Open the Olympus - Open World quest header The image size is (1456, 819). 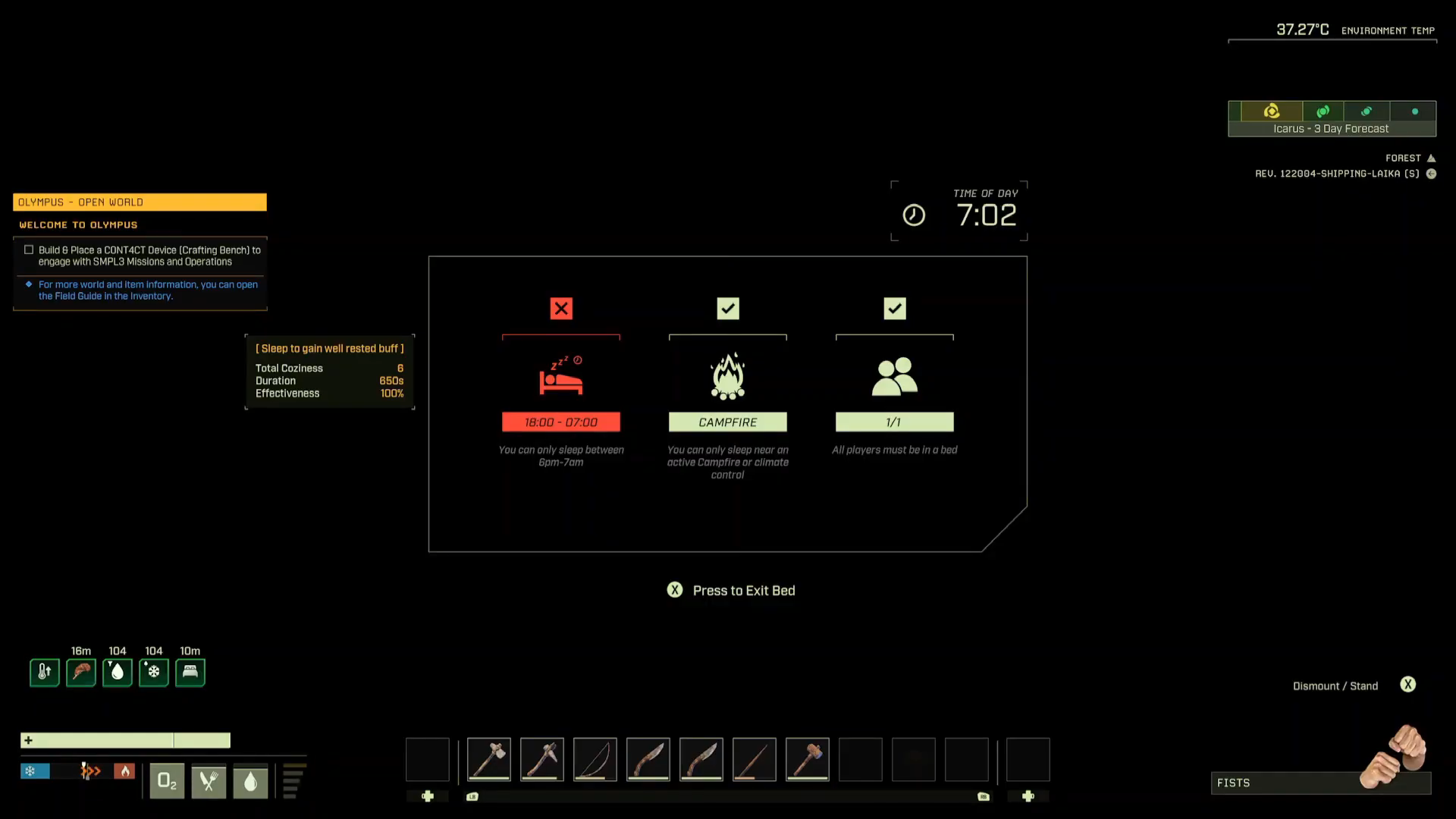click(140, 202)
